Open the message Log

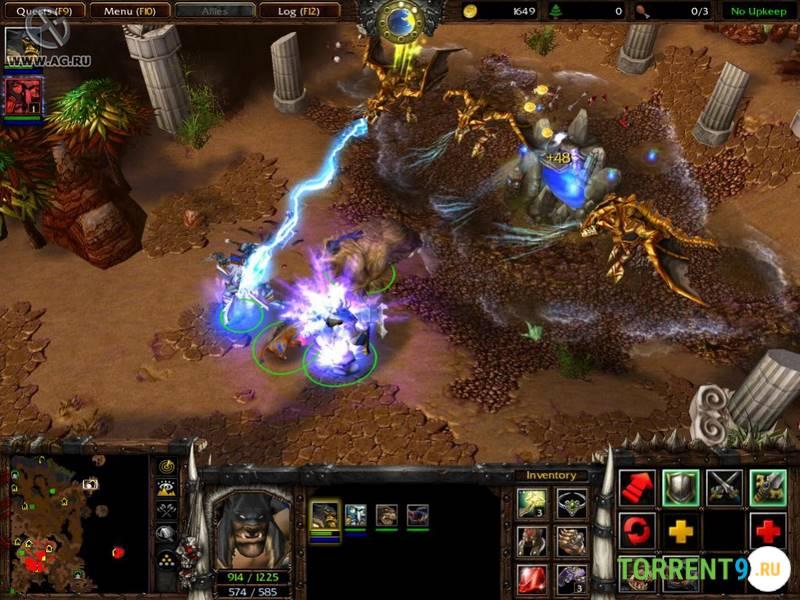[x=297, y=11]
